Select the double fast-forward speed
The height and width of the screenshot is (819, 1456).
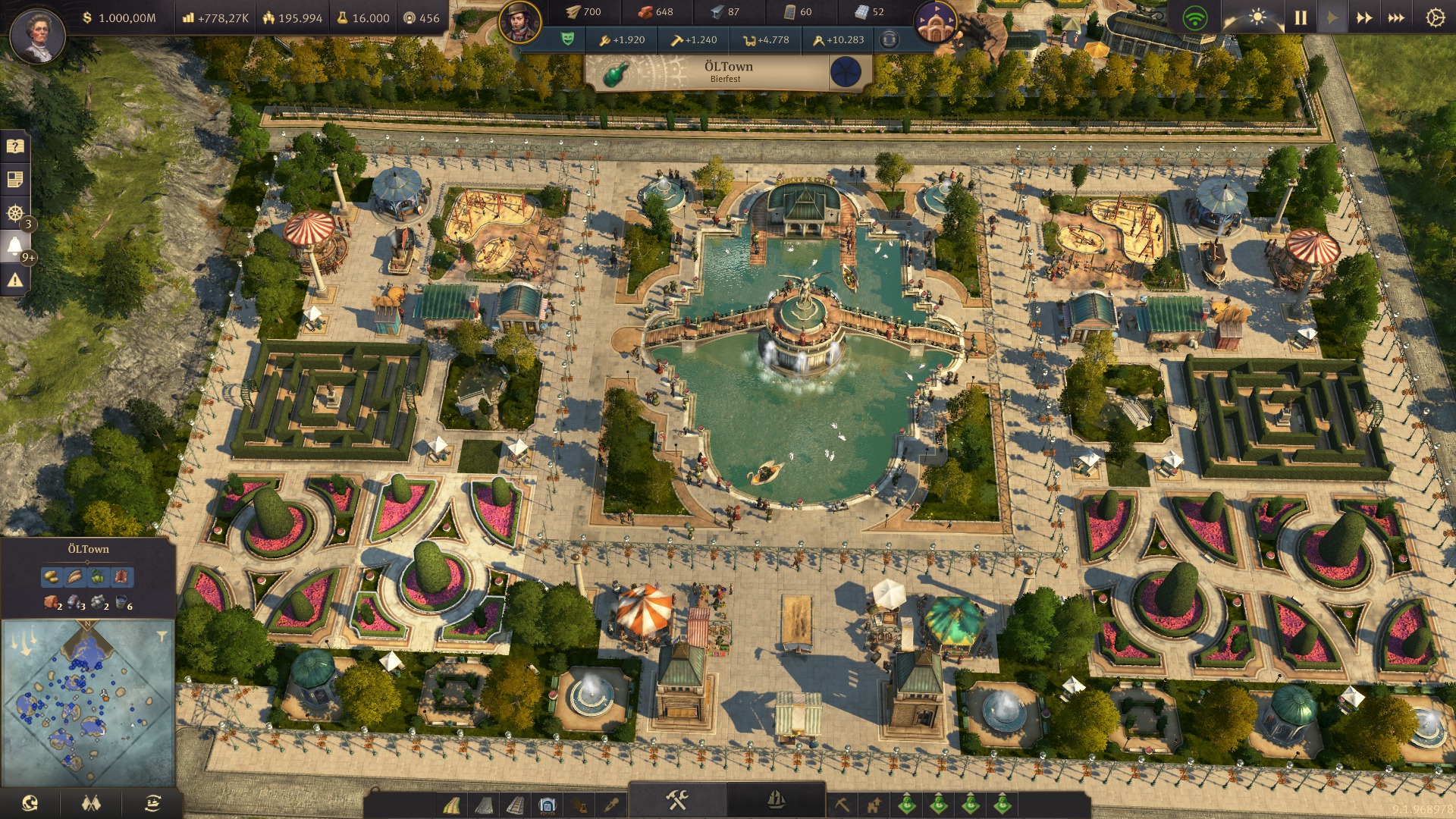[1363, 17]
